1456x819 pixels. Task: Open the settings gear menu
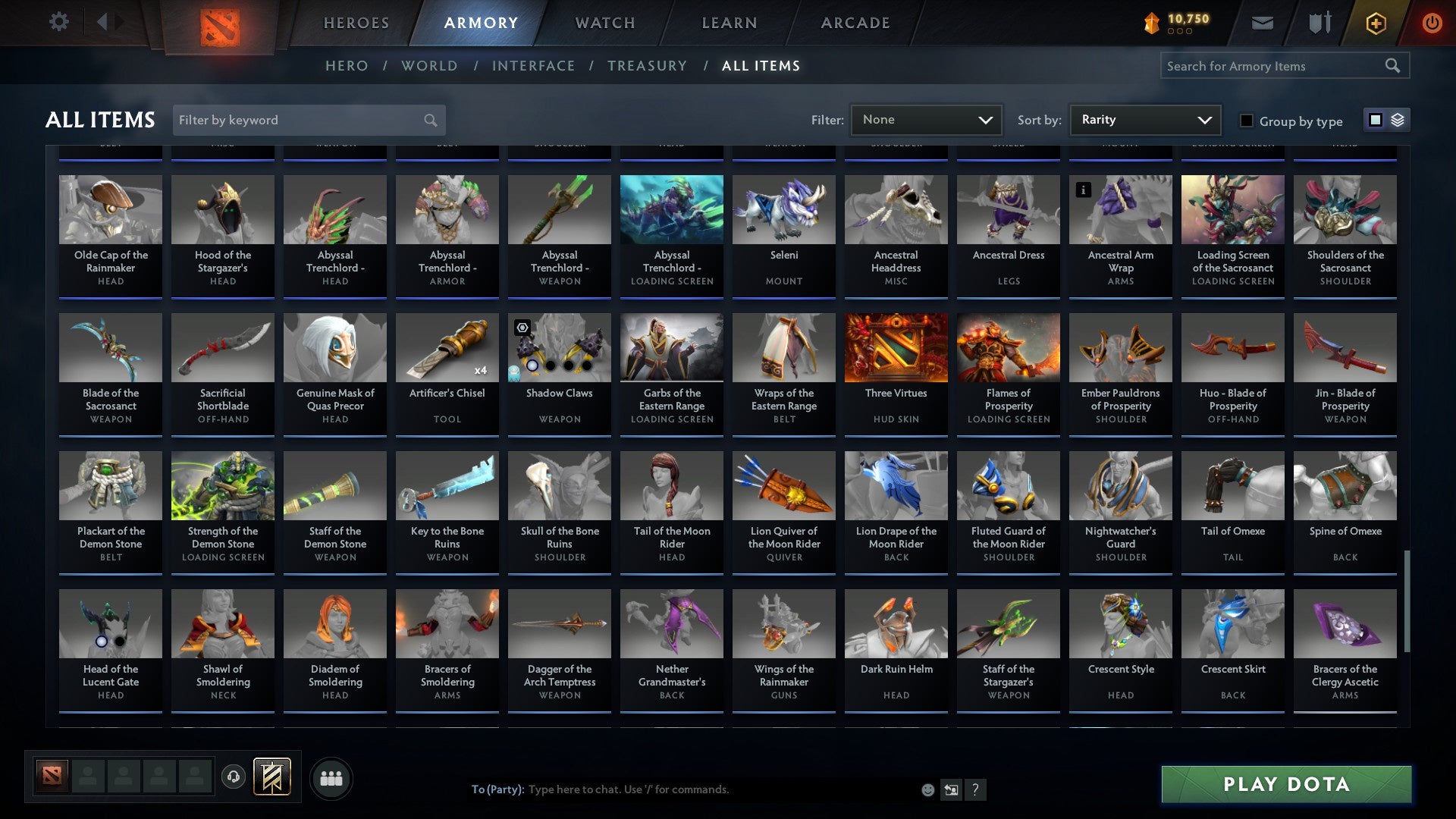pos(59,22)
